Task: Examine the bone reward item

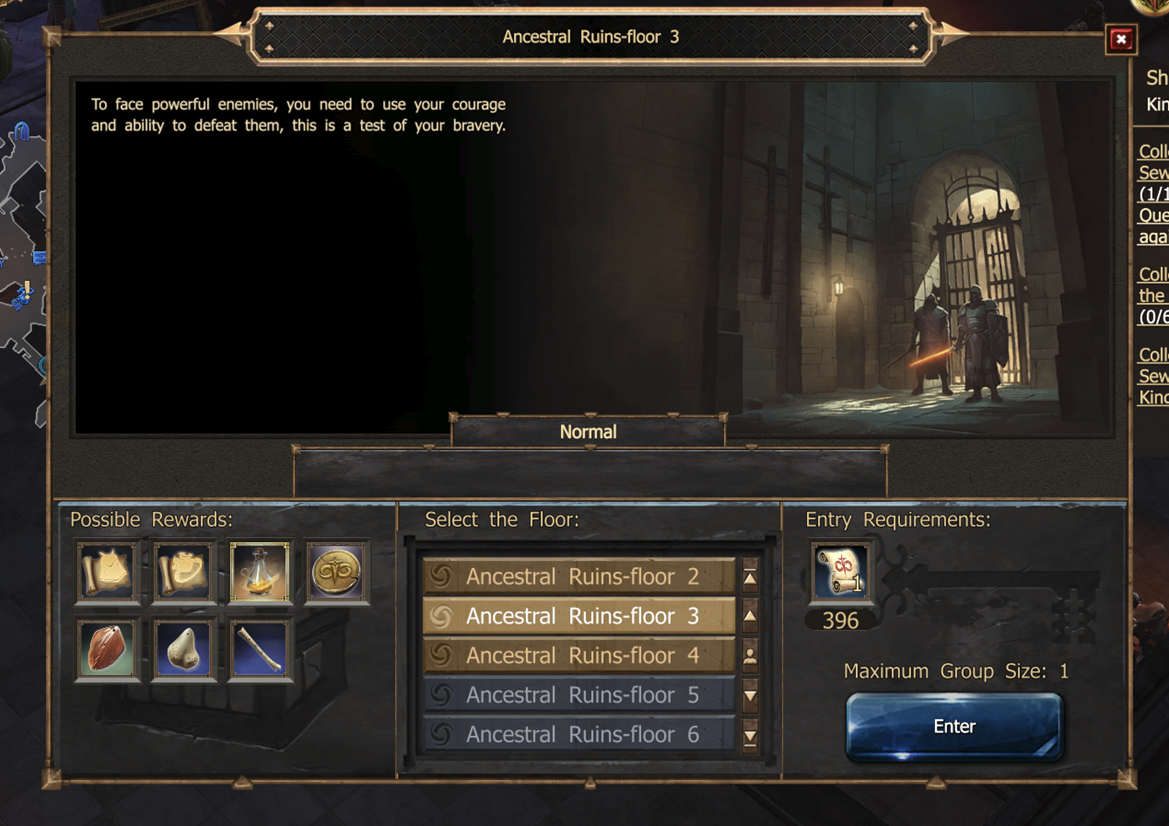Action: point(260,649)
